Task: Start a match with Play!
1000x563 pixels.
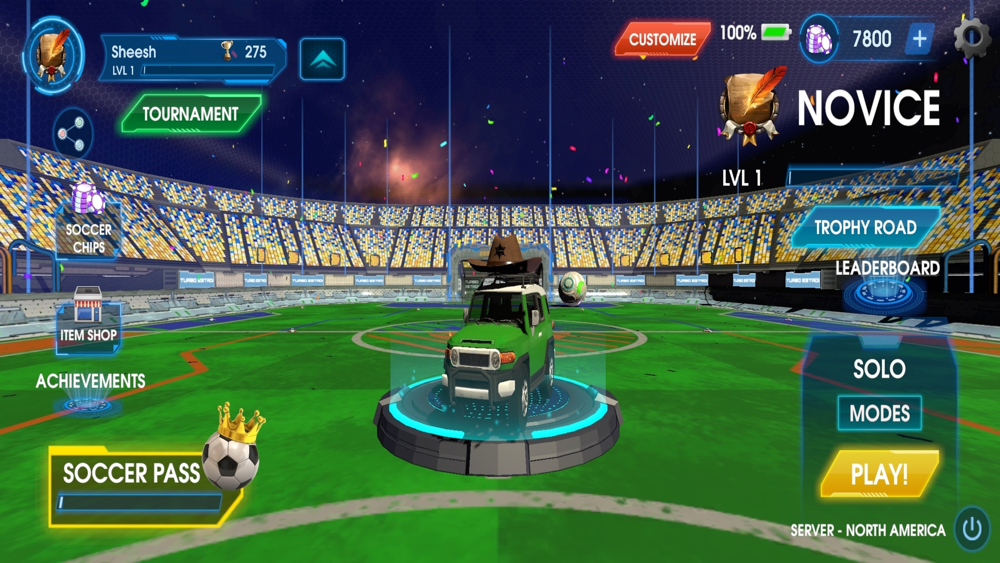Action: point(879,475)
